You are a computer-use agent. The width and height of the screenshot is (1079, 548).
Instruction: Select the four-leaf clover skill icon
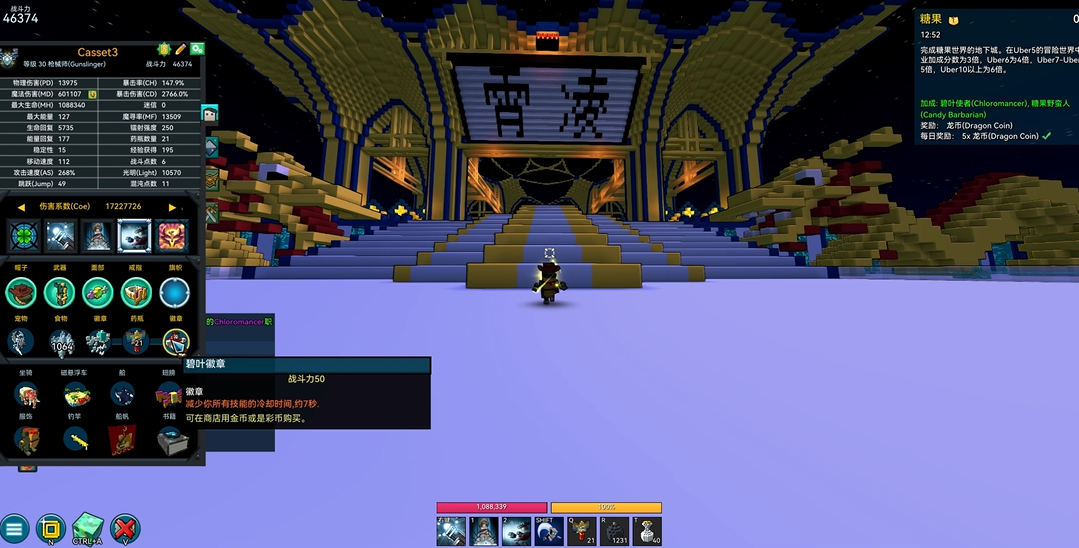tap(25, 237)
